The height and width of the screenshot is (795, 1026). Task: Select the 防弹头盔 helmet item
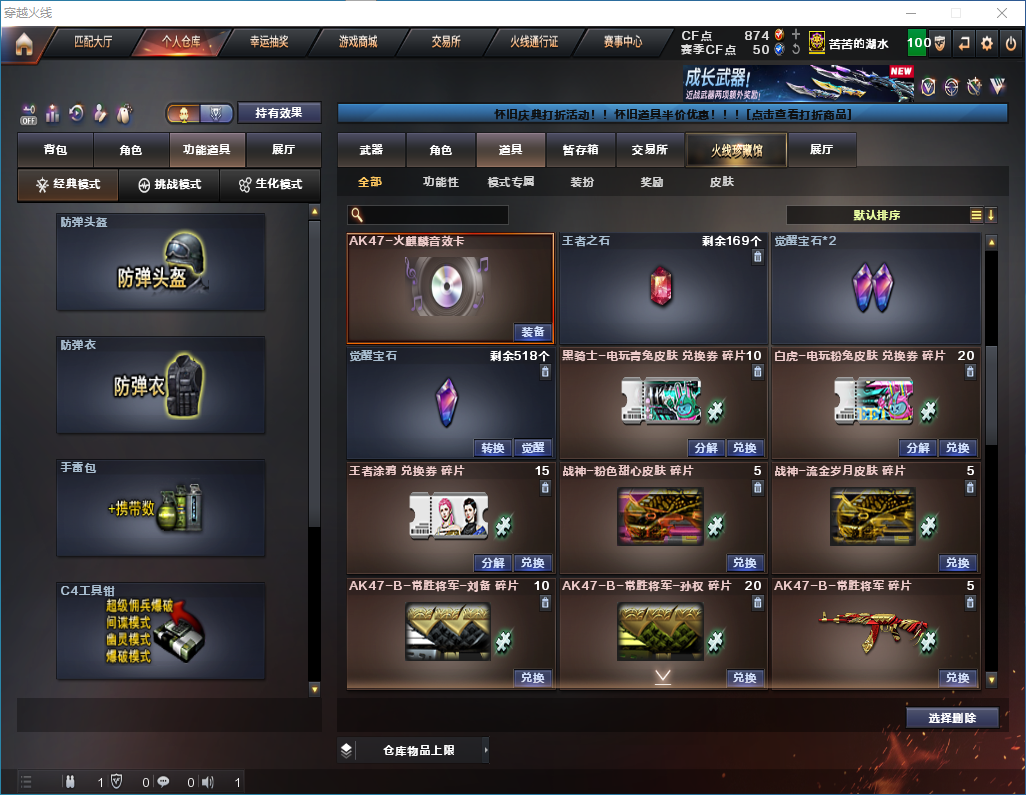coord(161,262)
